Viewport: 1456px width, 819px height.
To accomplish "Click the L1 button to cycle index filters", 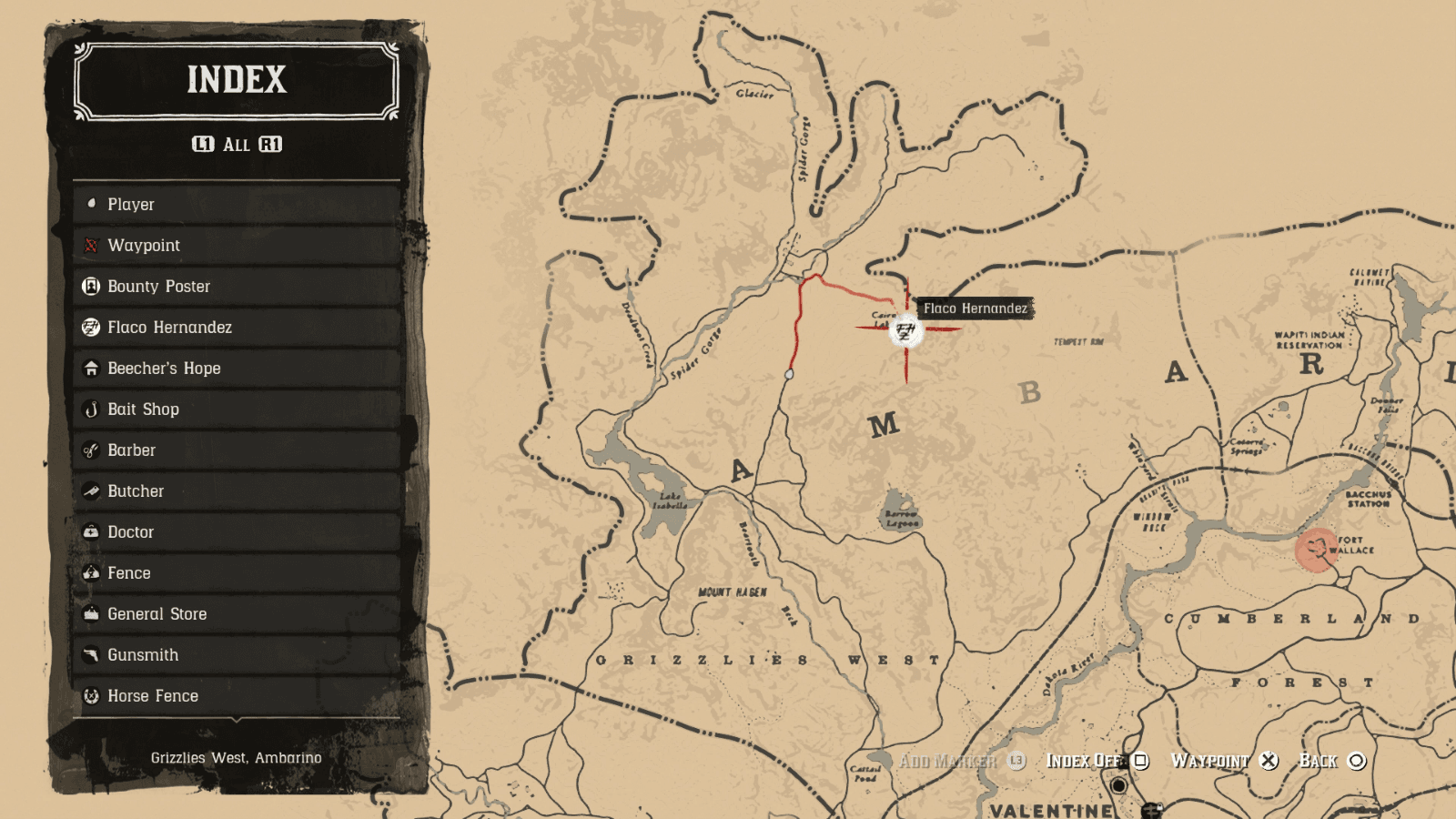I will pos(204,143).
